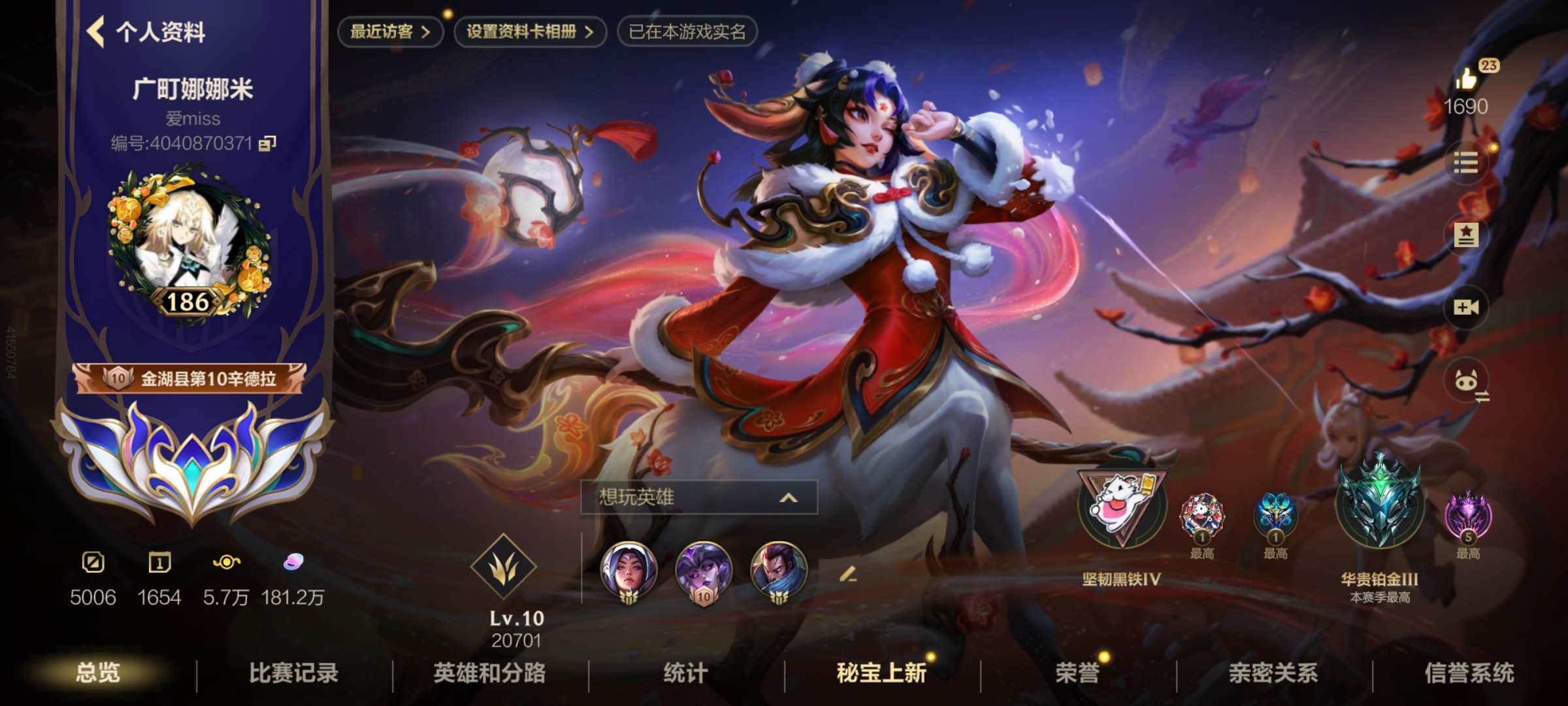Tap the back arrow next to 个人资料

pos(97,31)
